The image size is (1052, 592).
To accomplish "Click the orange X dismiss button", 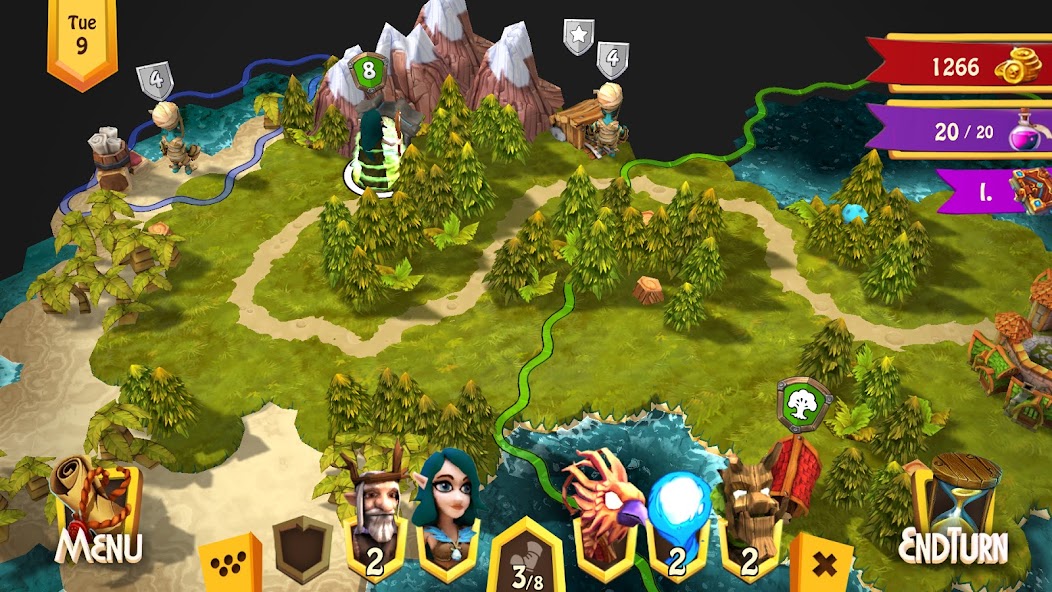I will coord(824,563).
